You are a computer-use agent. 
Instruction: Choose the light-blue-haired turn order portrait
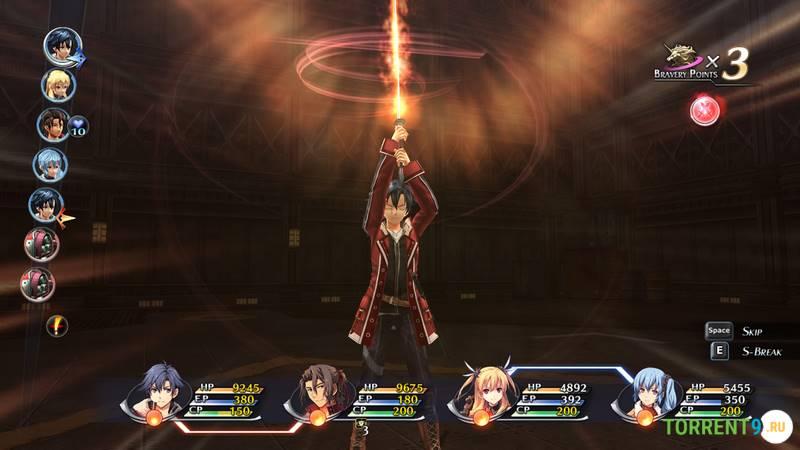pos(49,164)
